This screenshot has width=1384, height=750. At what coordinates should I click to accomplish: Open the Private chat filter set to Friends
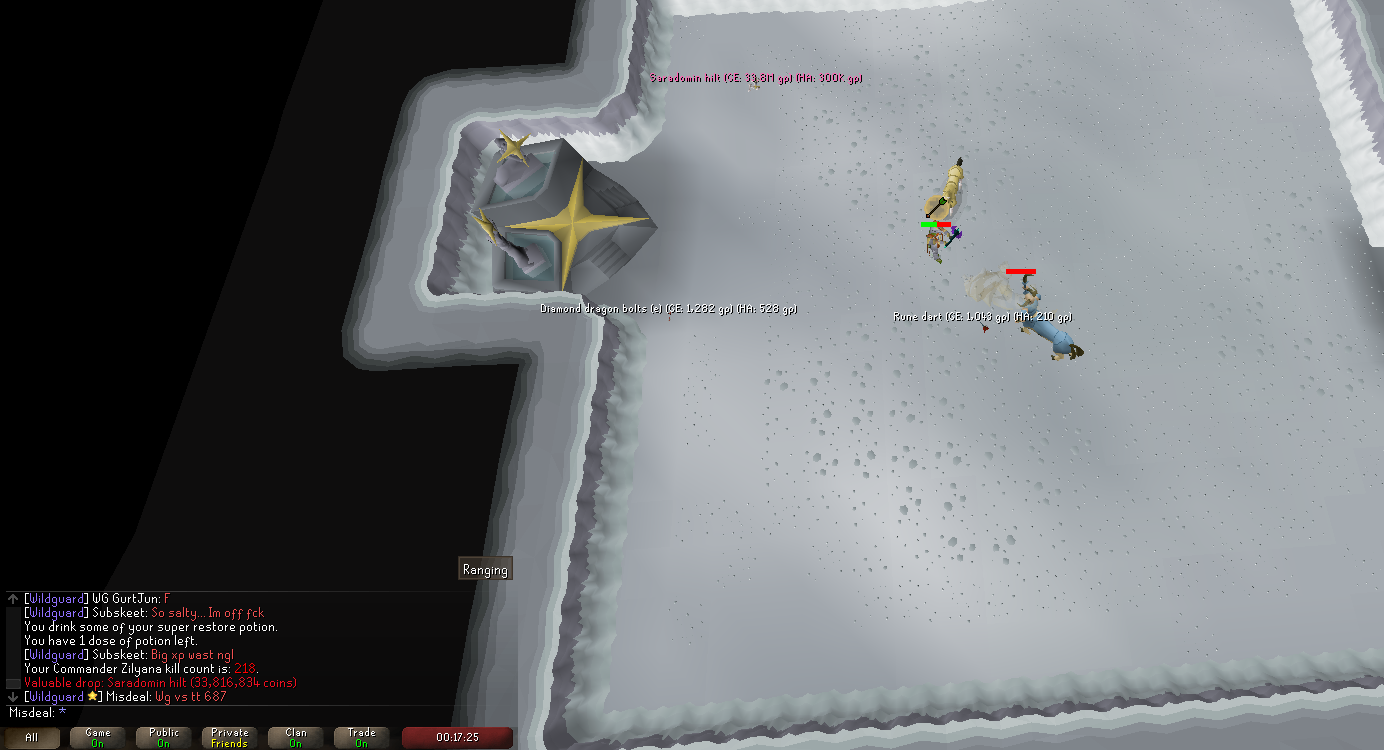(230, 738)
